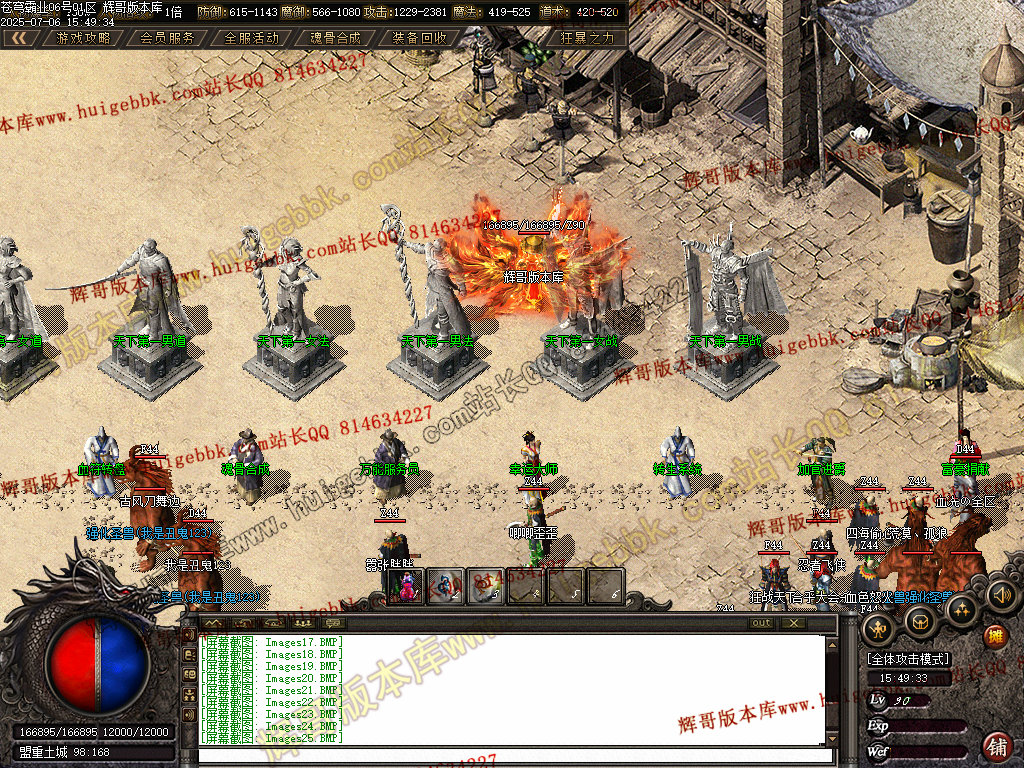Open the 摊 stall button
Screen dimensions: 1024x768
point(995,637)
